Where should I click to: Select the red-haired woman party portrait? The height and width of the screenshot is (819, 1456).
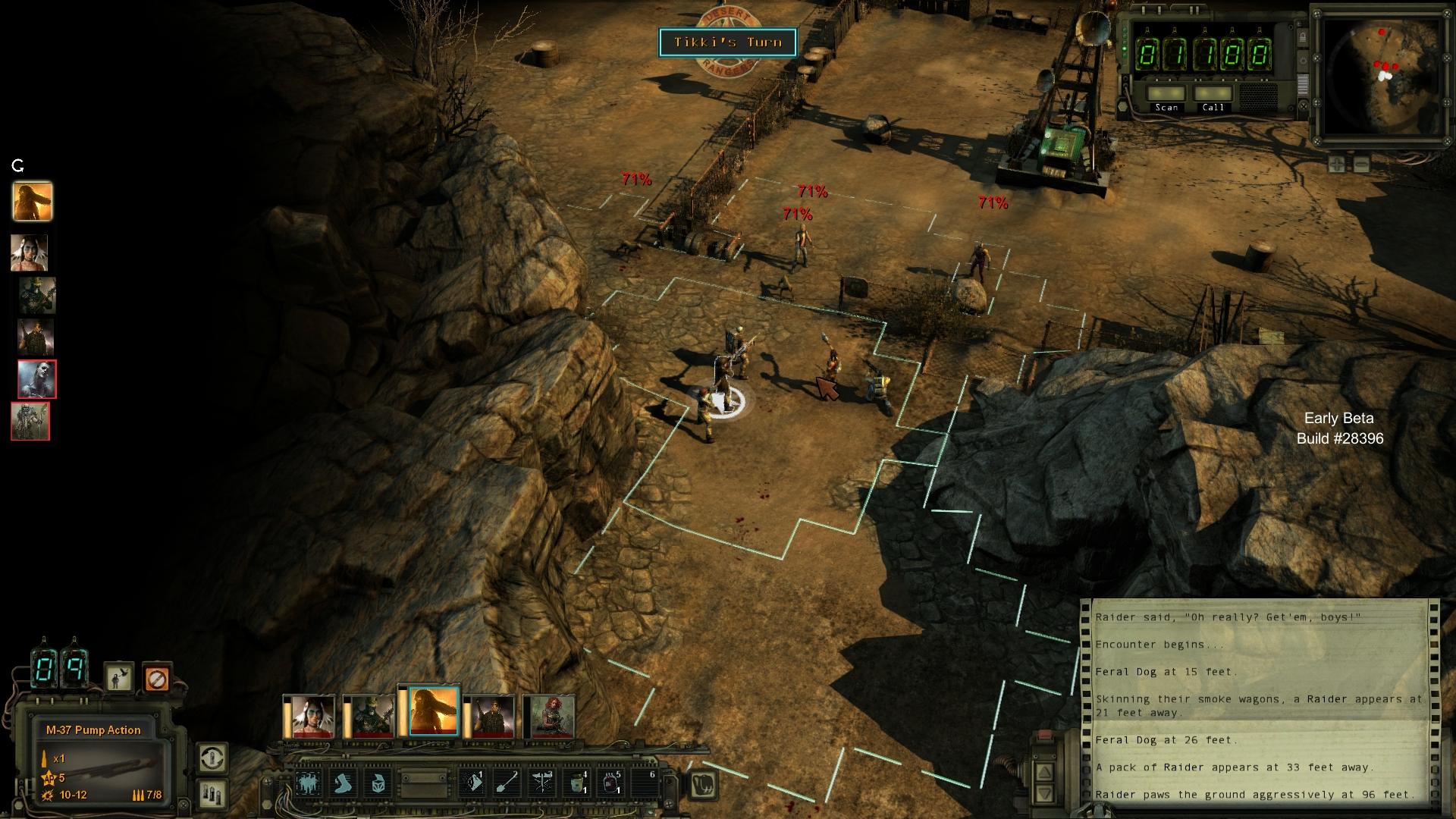(550, 716)
